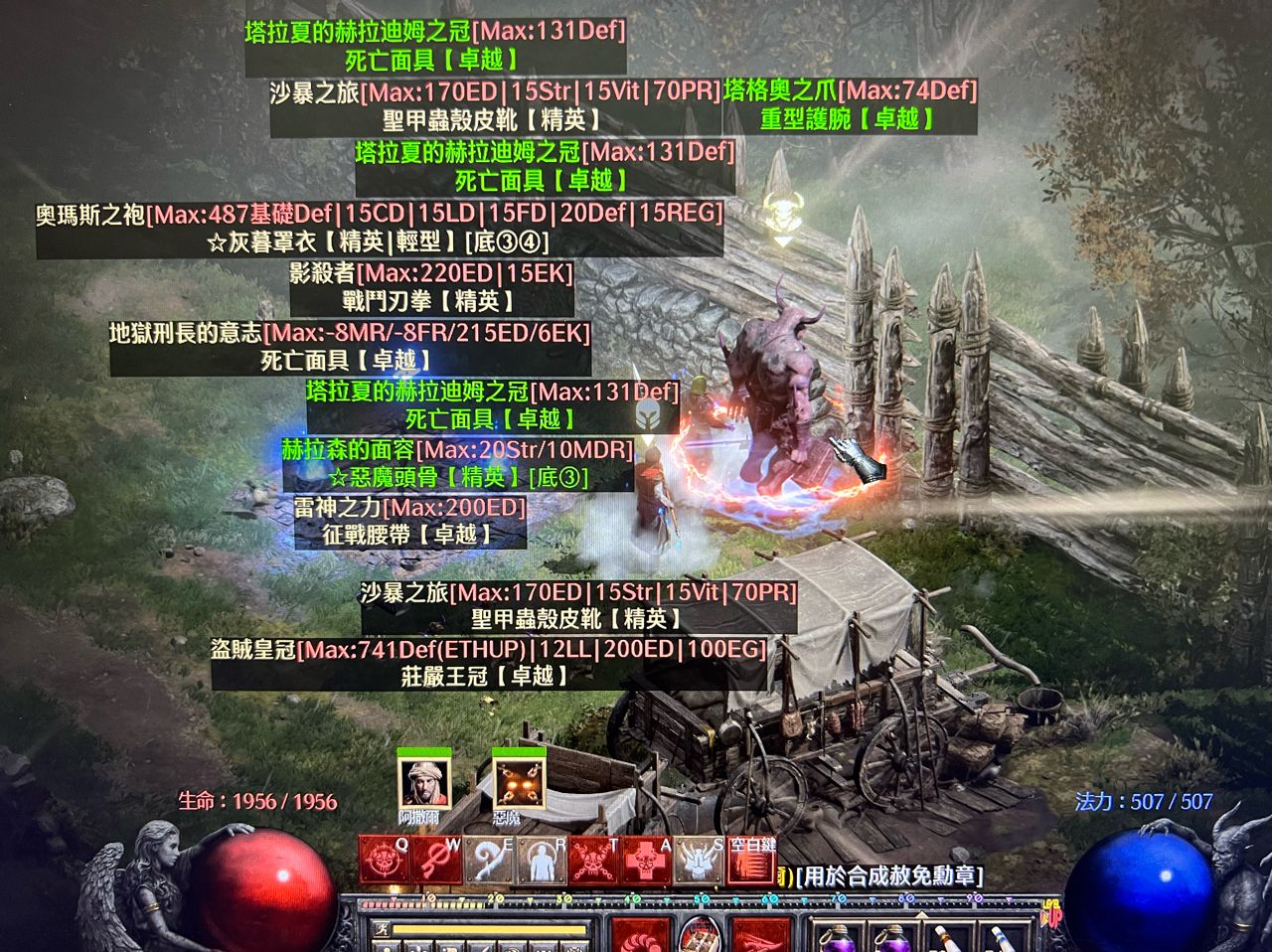1272x952 pixels.
Task: Activate the red demon skull skill labeled Q
Action: (384, 862)
